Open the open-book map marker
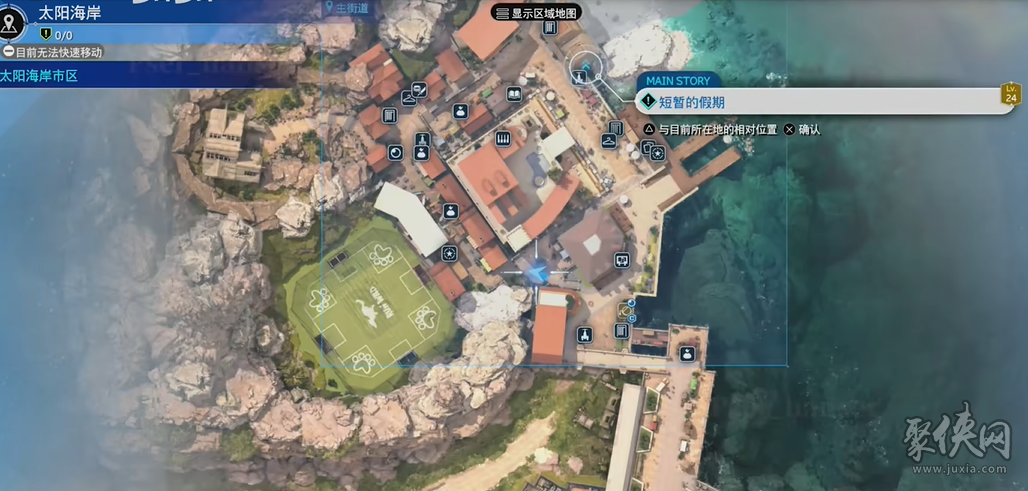Screen dimensions: 1028x491 point(514,94)
